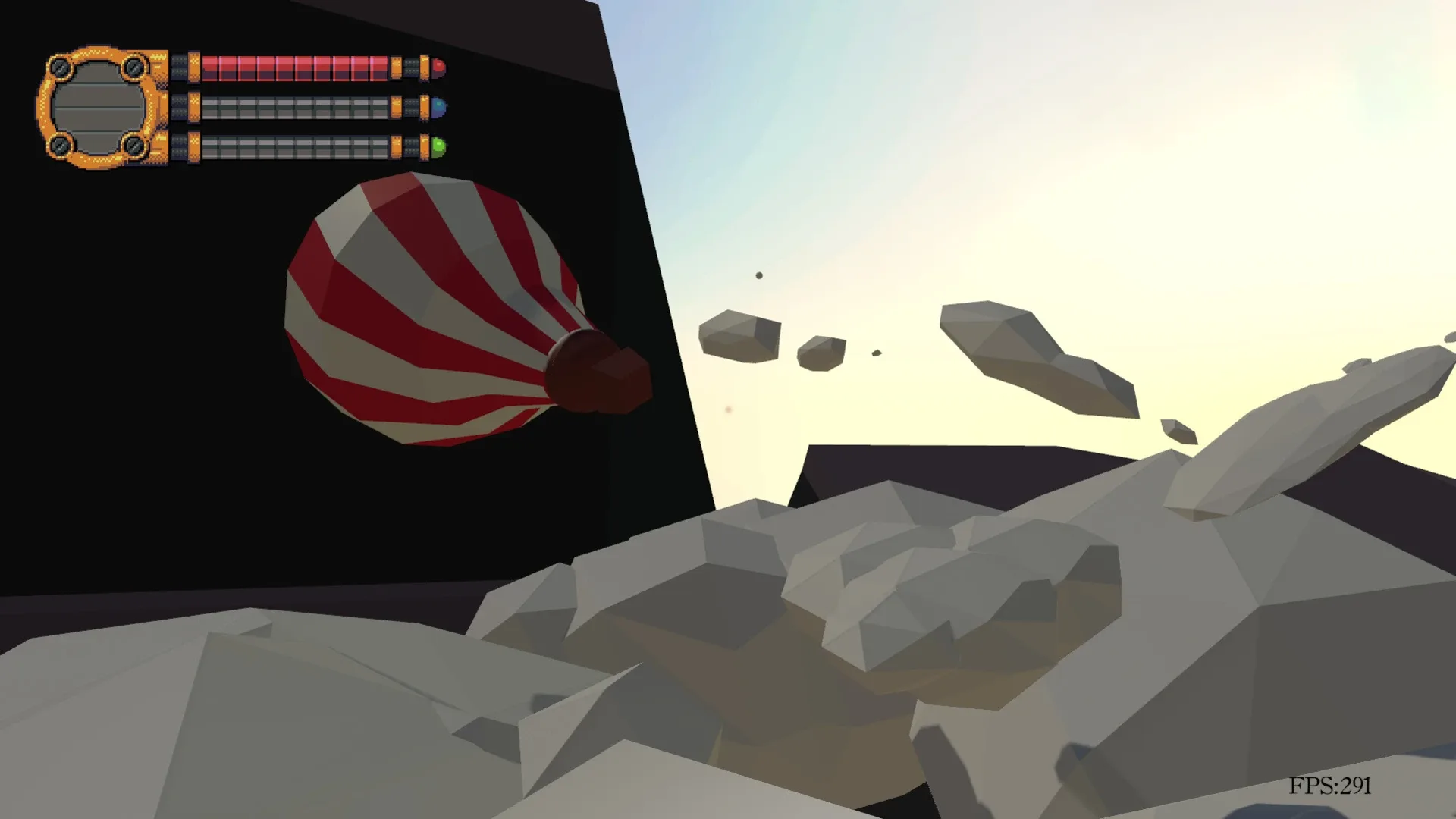Click the full red health bar
The image size is (1456, 819).
pyautogui.click(x=296, y=68)
